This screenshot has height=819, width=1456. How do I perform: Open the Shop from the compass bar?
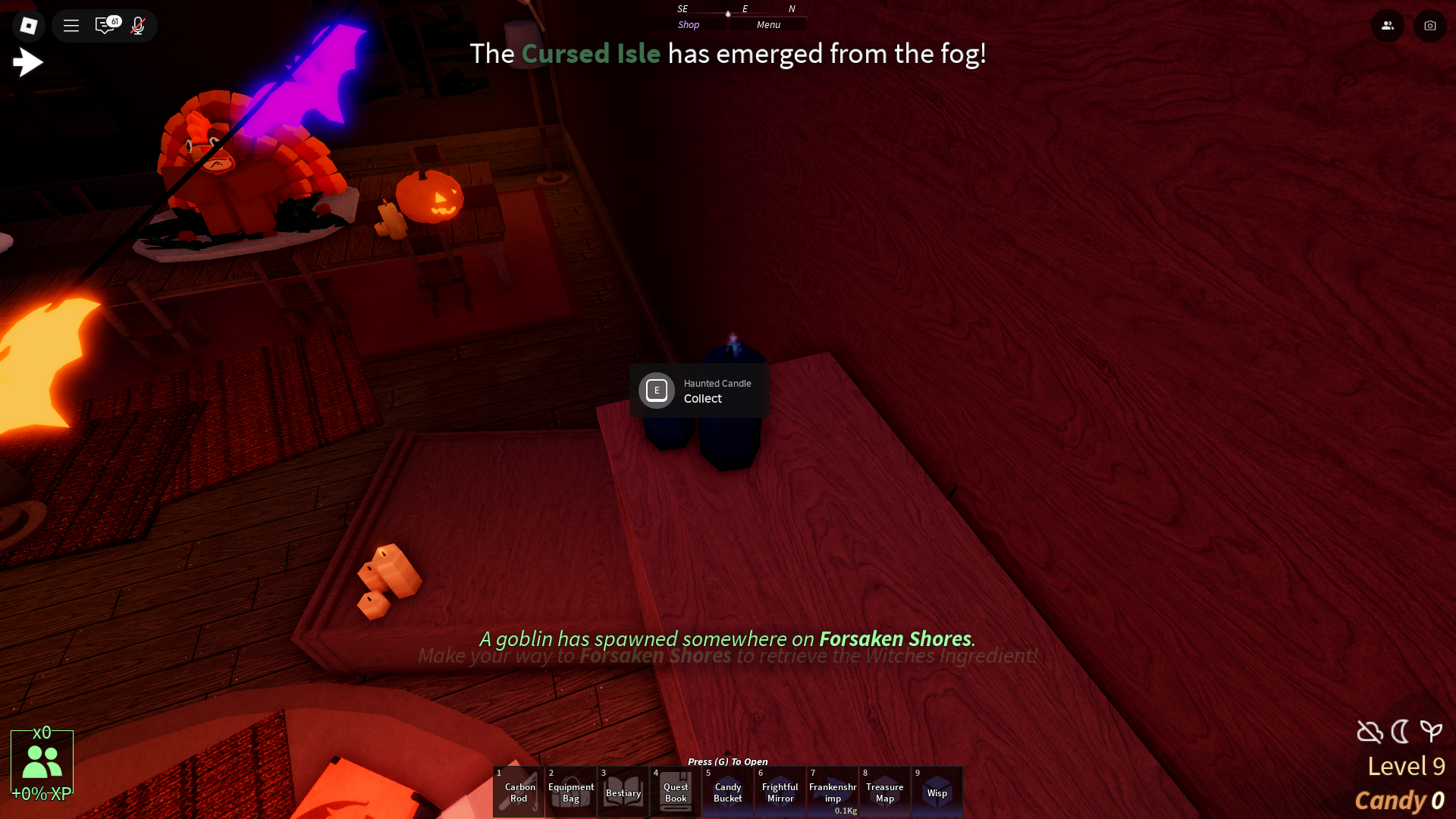[x=689, y=25]
